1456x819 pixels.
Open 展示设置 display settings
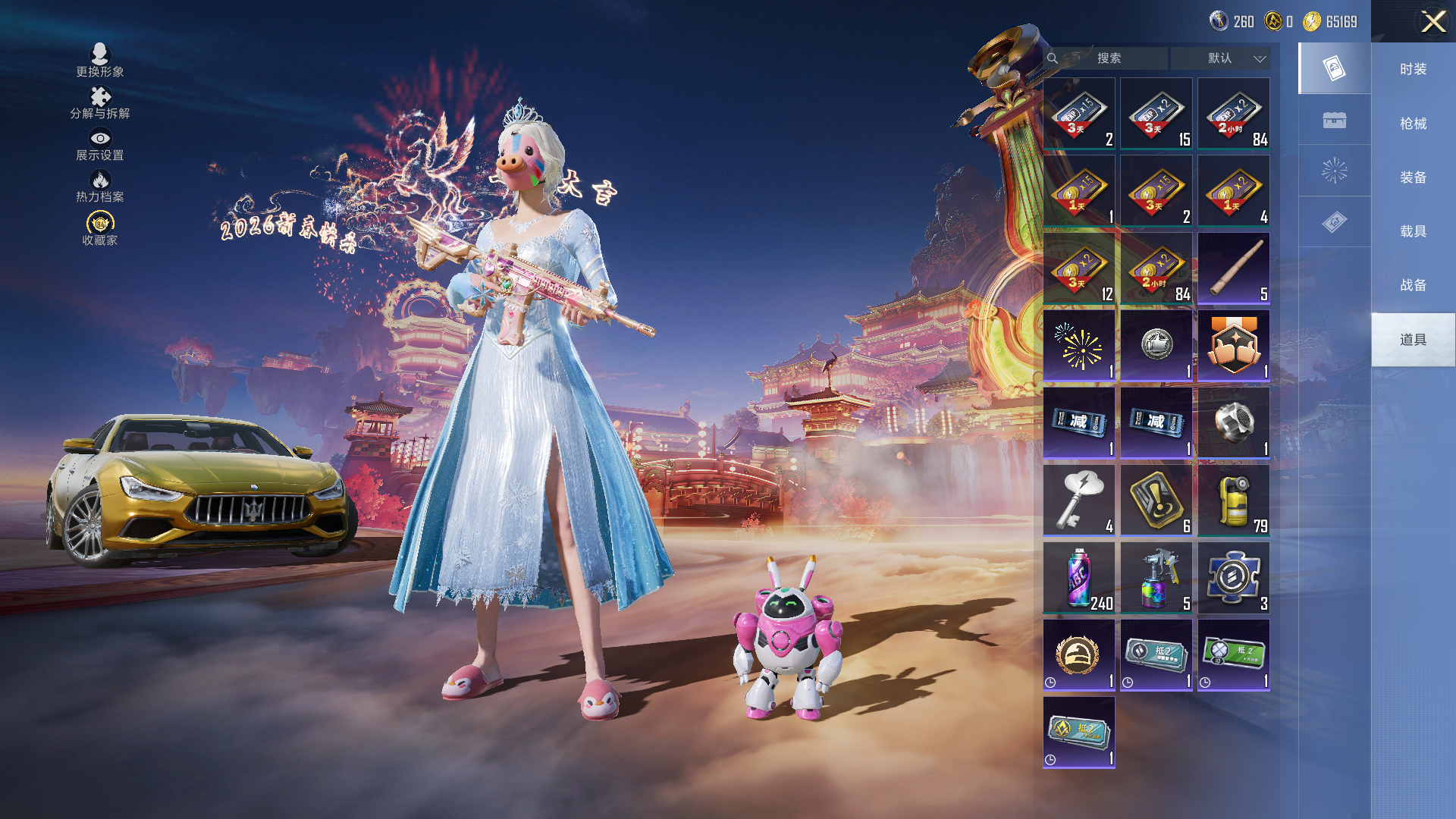coord(100,145)
